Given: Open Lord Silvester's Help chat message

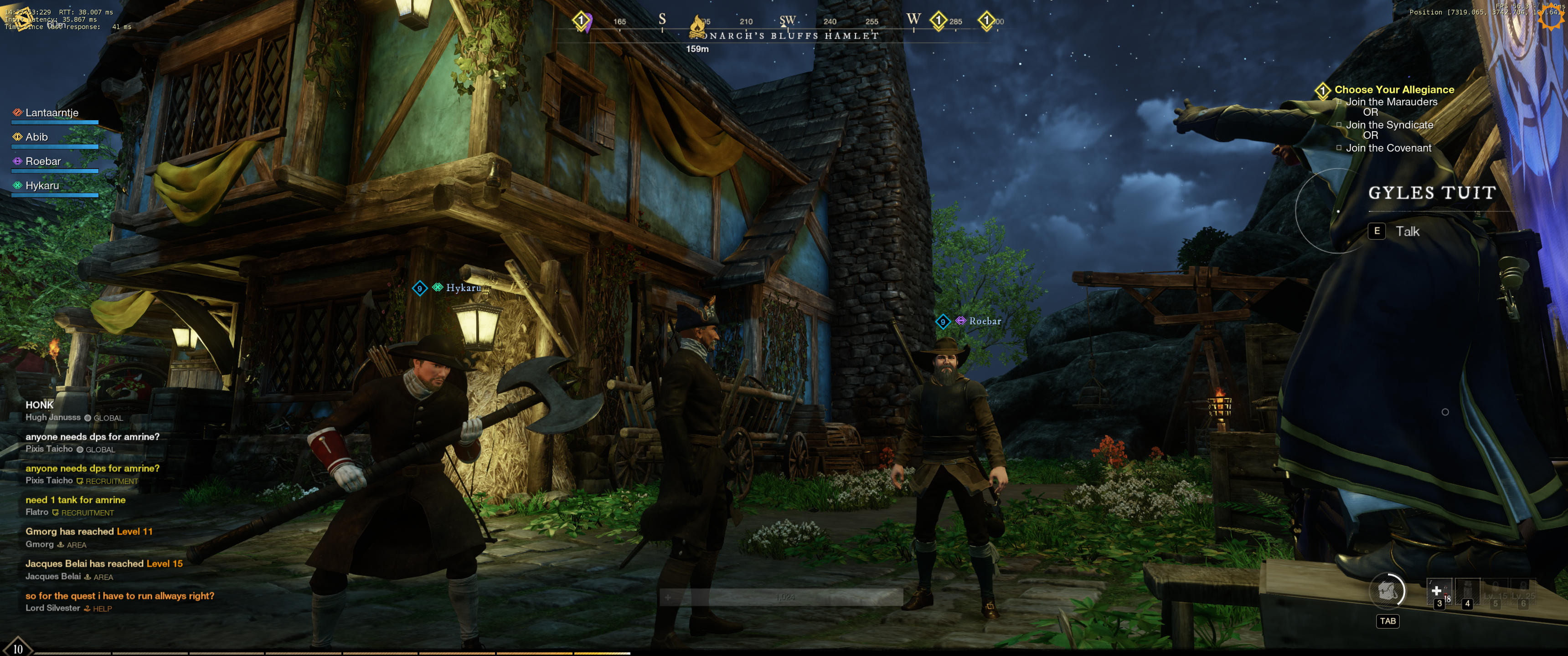Looking at the screenshot, I should (x=119, y=596).
